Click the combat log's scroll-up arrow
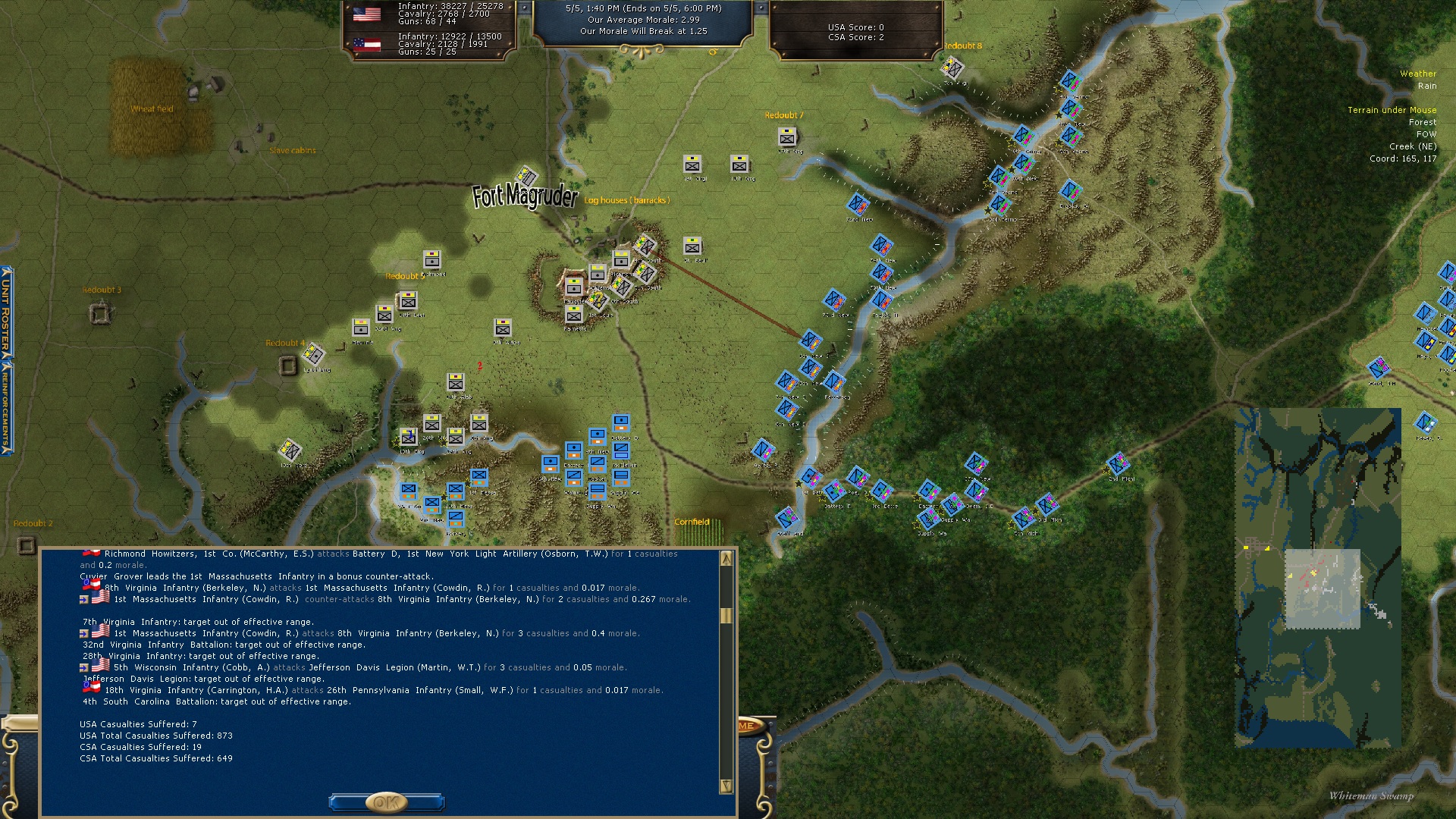The image size is (1456, 819). [x=726, y=559]
